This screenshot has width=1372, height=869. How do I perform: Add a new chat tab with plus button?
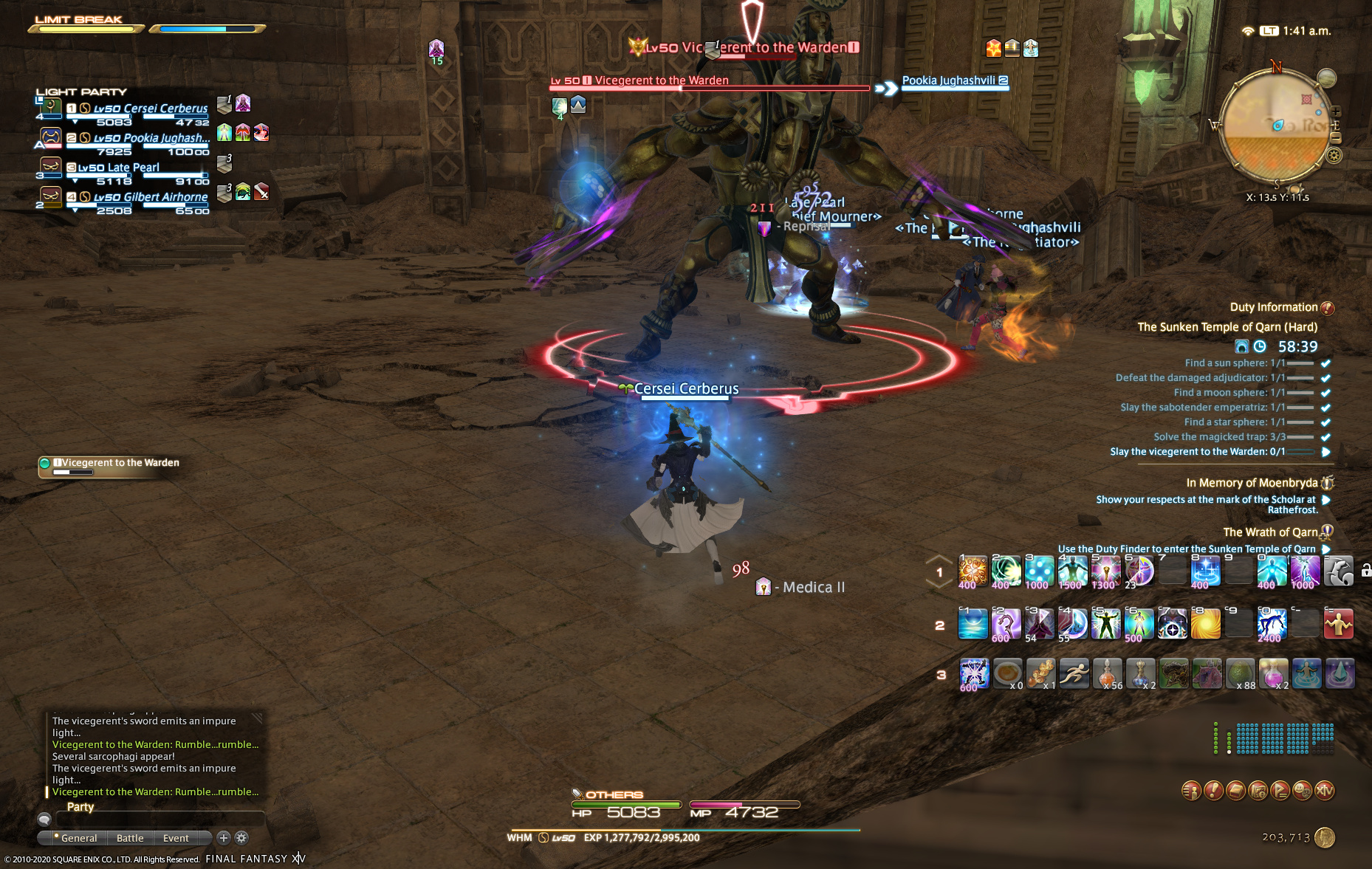tap(223, 837)
